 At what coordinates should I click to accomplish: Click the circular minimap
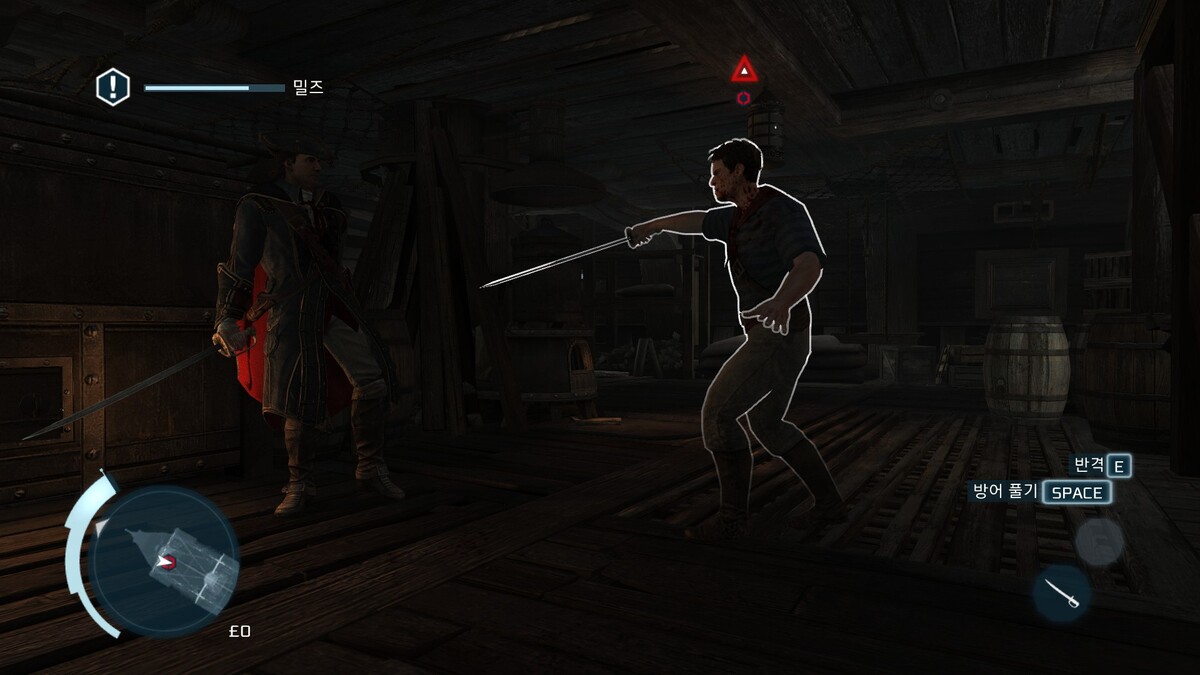[163, 561]
